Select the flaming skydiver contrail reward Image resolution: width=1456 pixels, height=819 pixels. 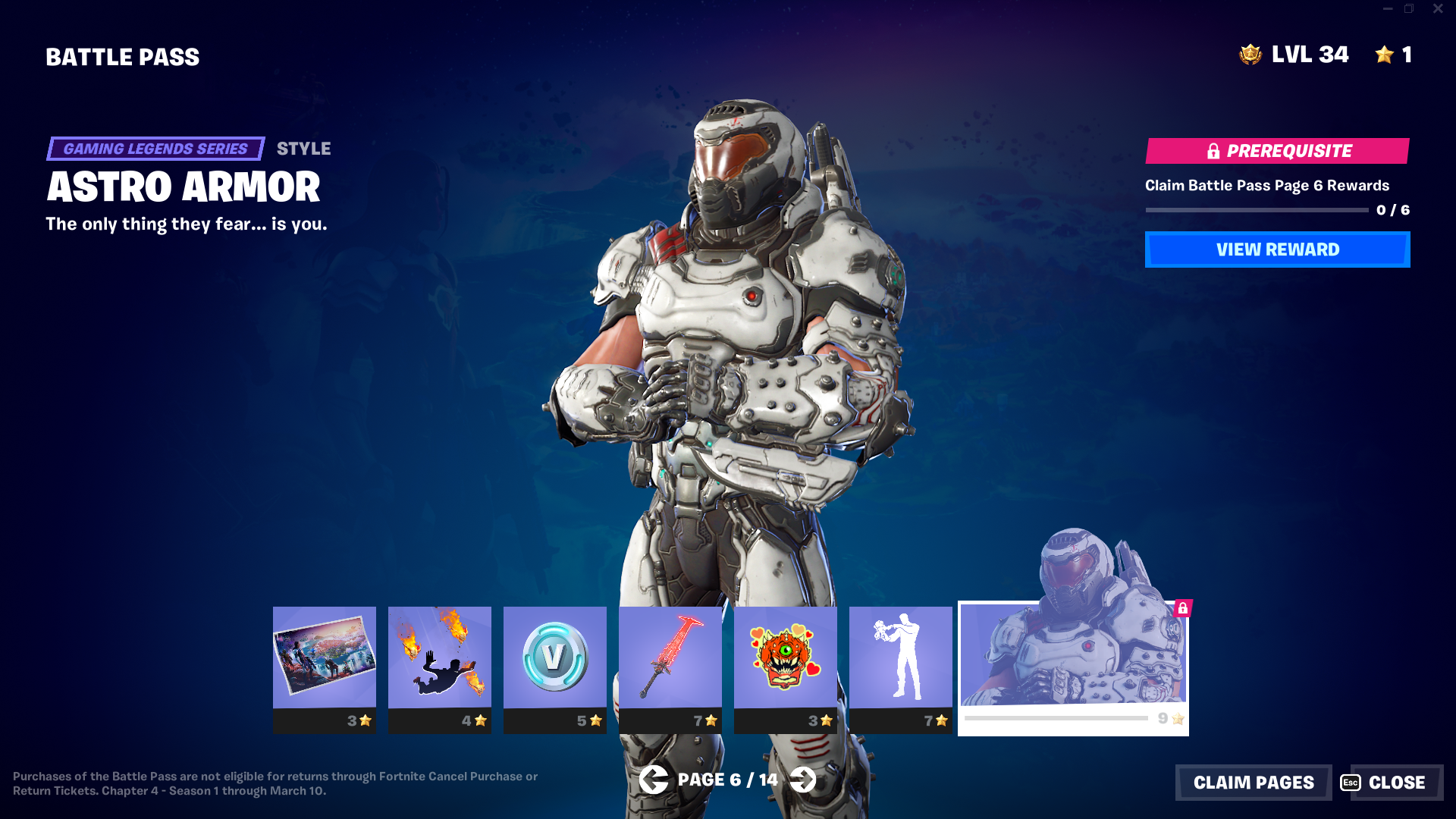click(x=440, y=658)
